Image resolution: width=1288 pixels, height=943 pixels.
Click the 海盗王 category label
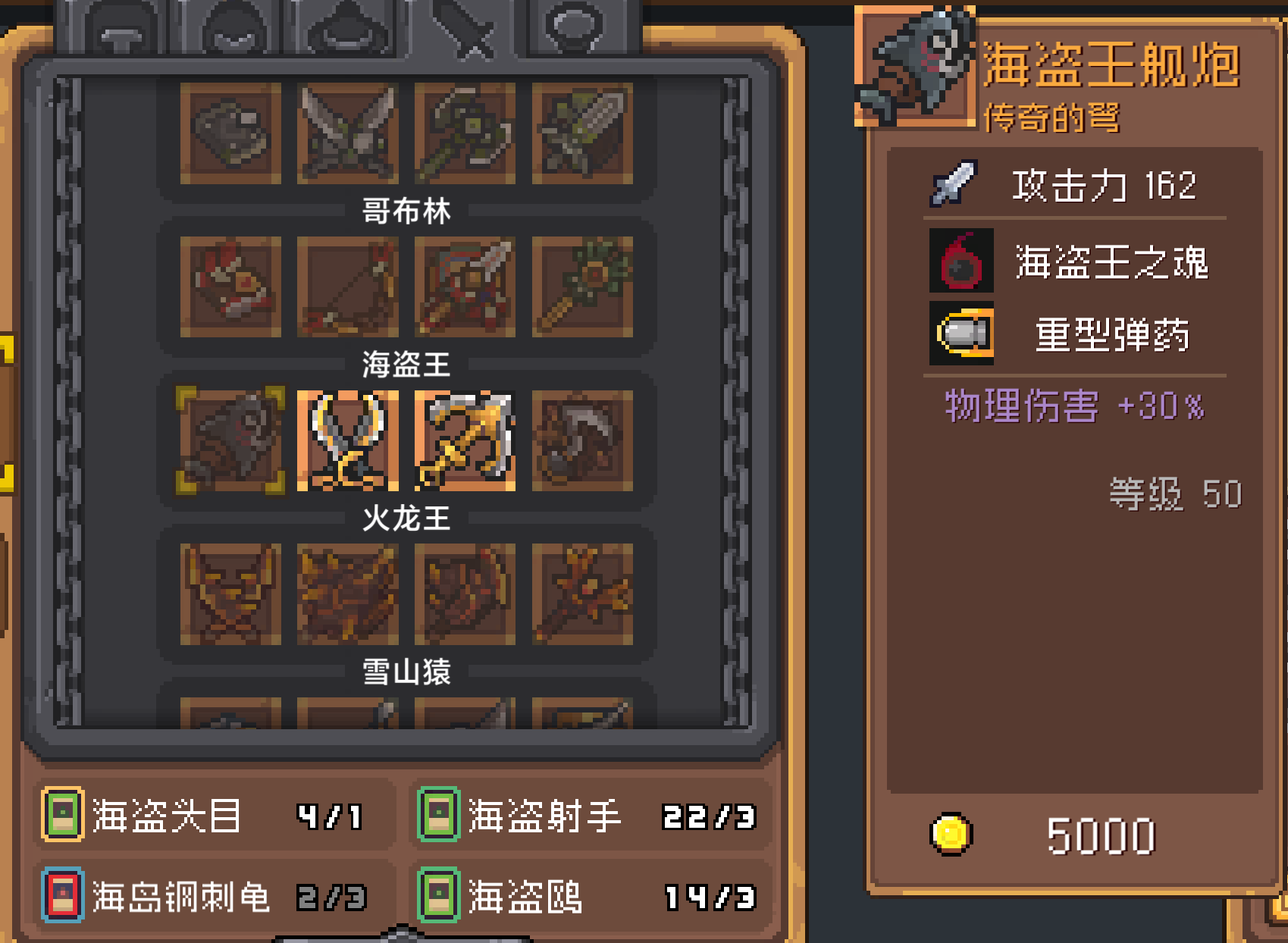click(x=406, y=364)
